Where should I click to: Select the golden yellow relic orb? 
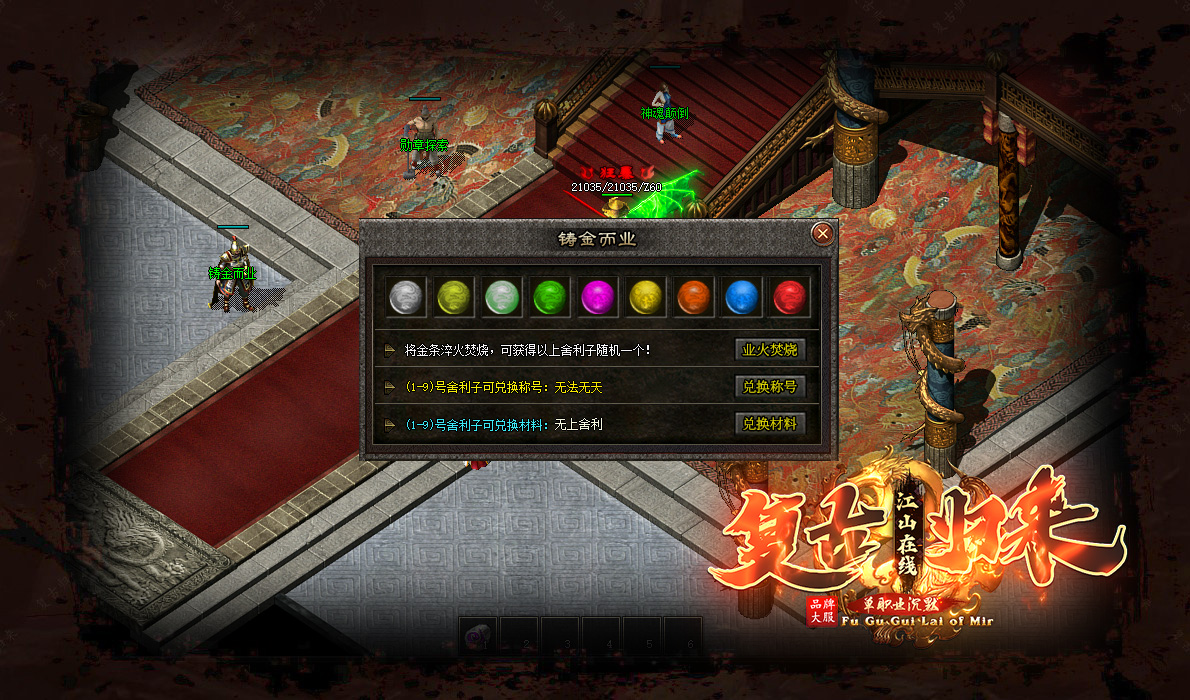[x=645, y=297]
